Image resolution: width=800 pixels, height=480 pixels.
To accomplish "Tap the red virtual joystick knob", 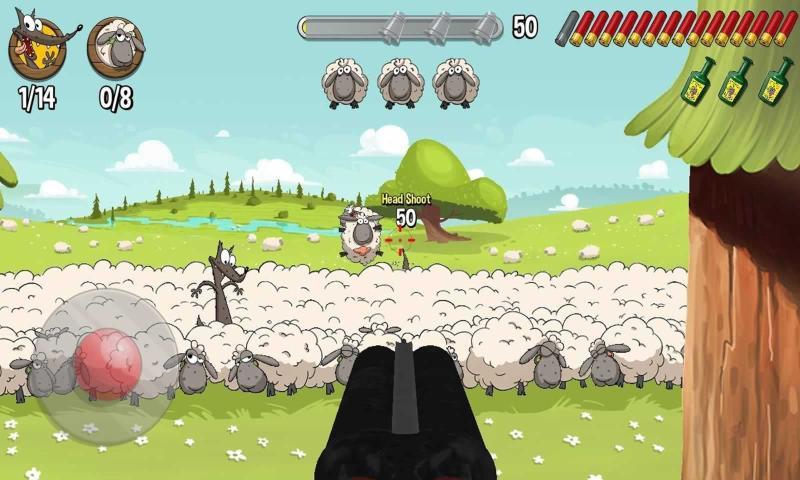I will 108,360.
